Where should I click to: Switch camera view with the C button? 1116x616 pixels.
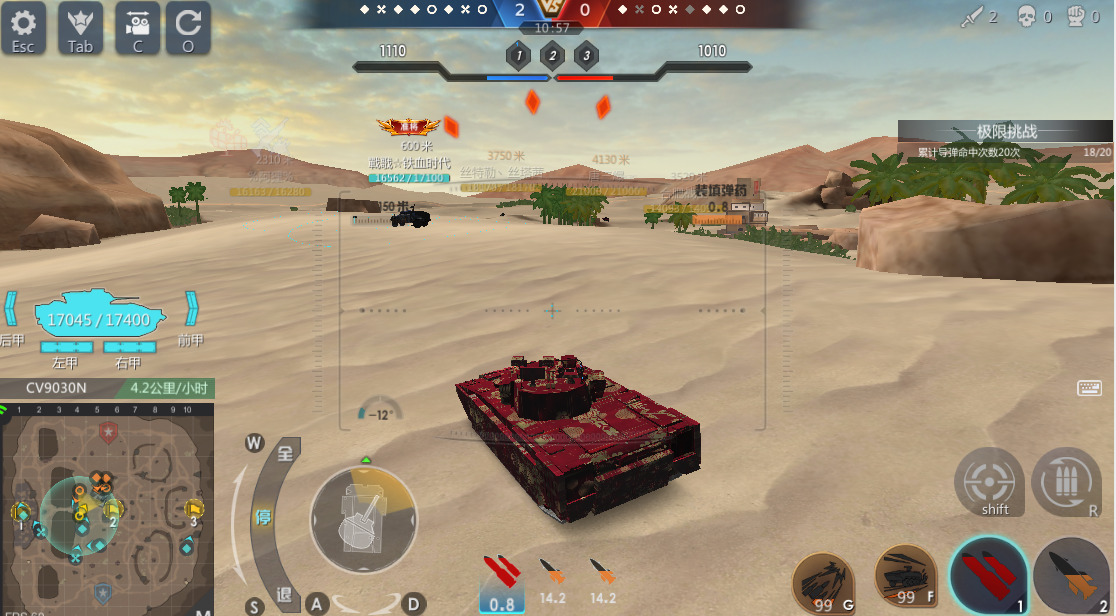[138, 27]
